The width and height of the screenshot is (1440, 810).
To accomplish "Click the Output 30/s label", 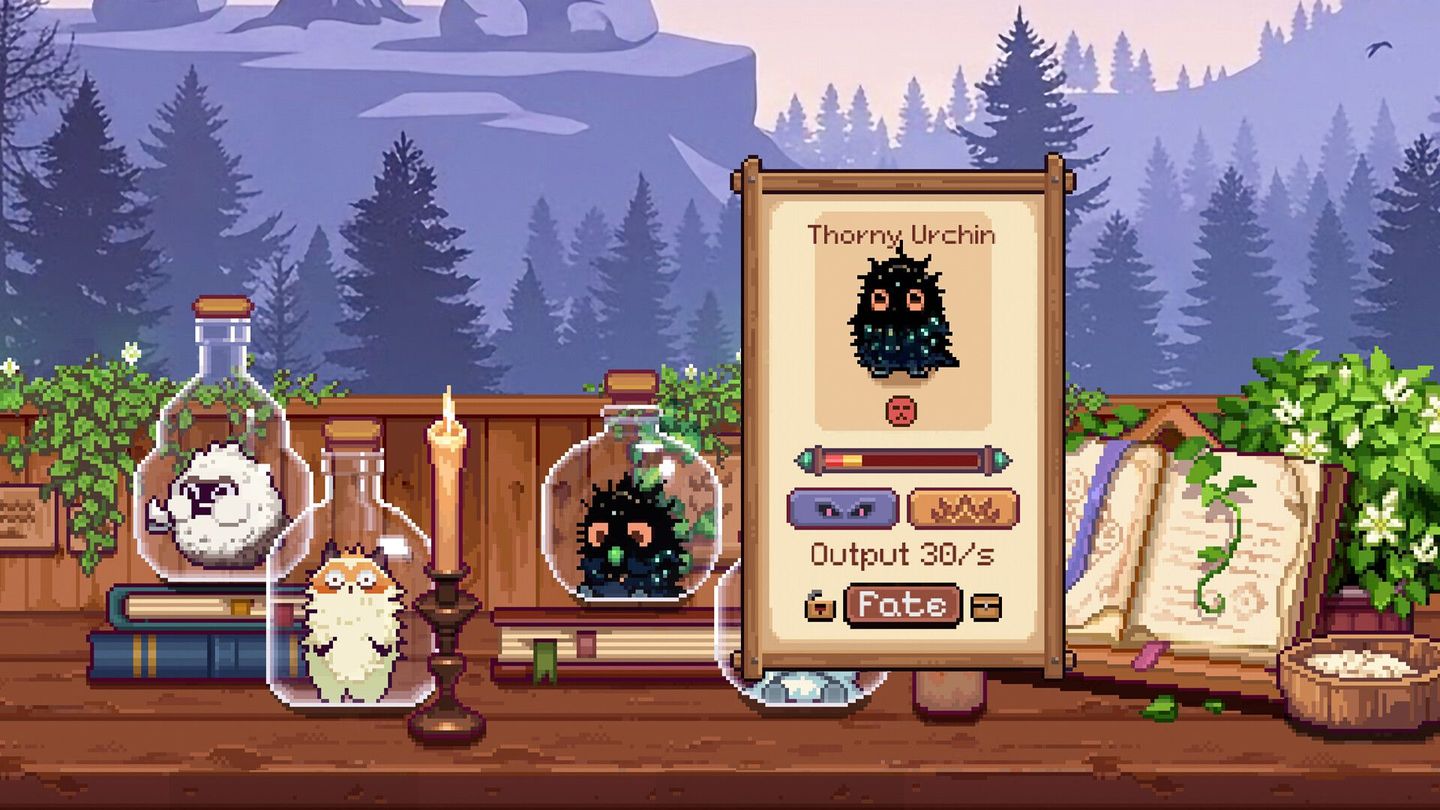I will tap(902, 552).
